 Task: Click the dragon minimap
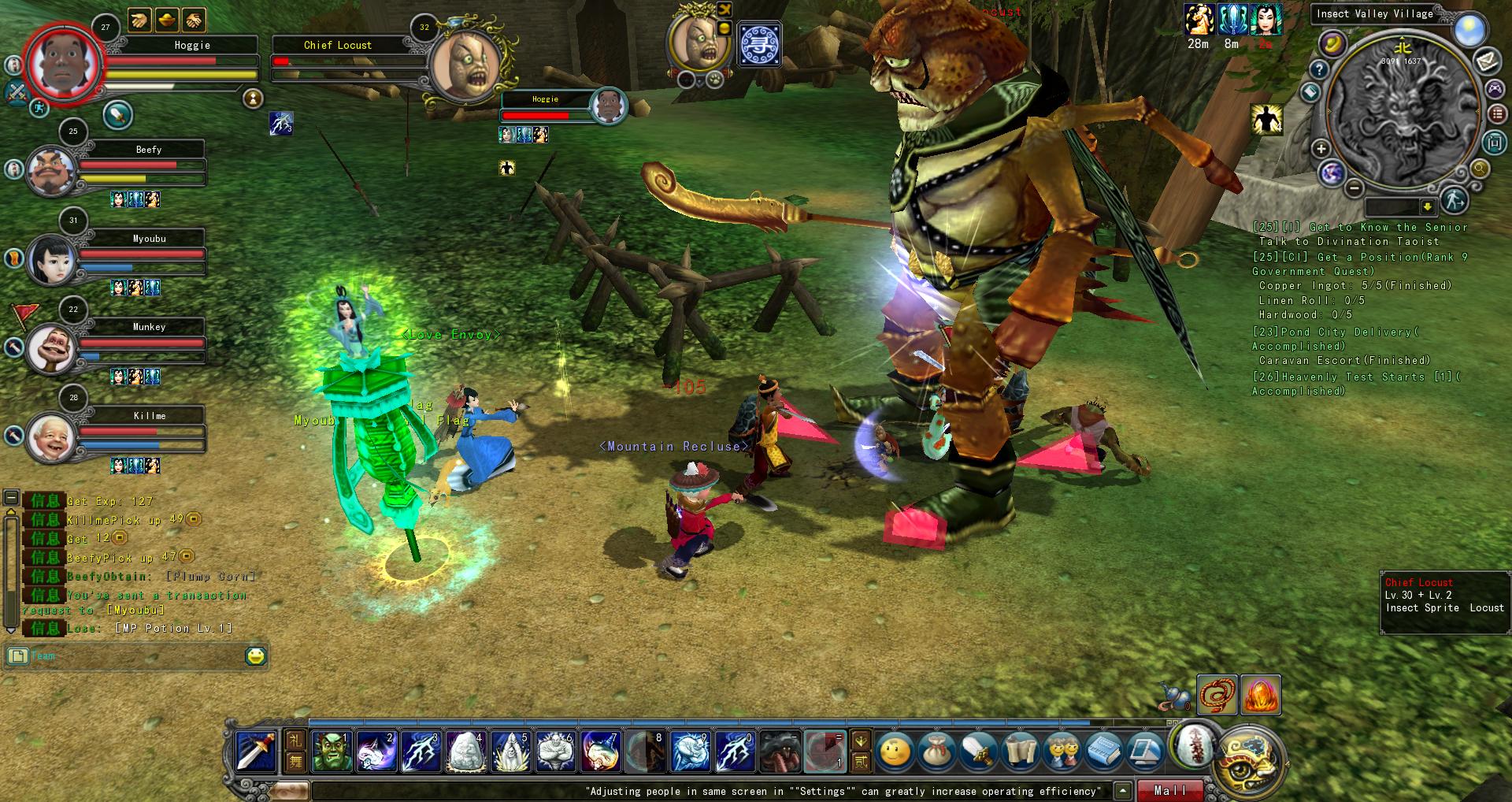click(x=1403, y=110)
